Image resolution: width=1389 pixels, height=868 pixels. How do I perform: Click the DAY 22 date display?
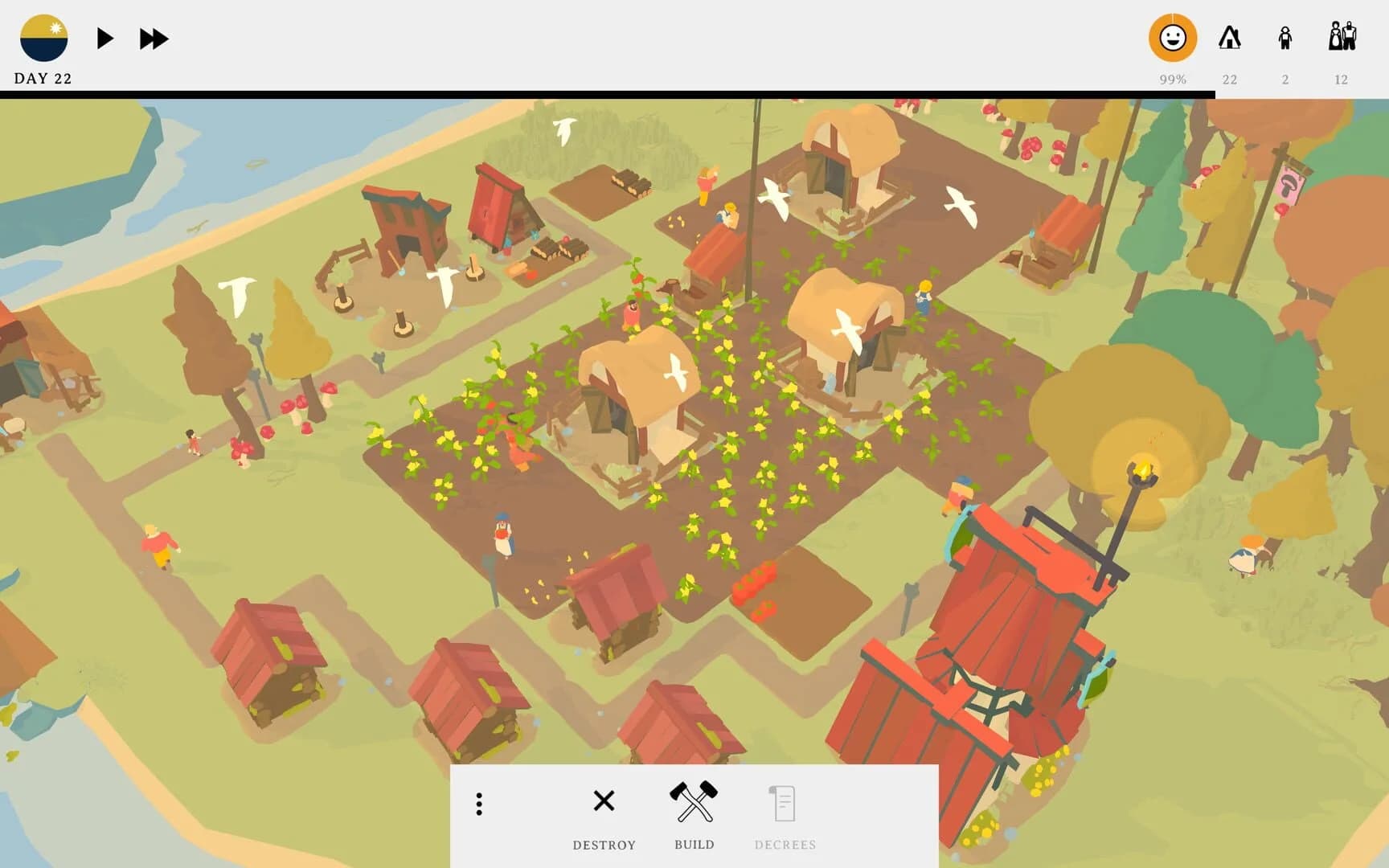[42, 78]
